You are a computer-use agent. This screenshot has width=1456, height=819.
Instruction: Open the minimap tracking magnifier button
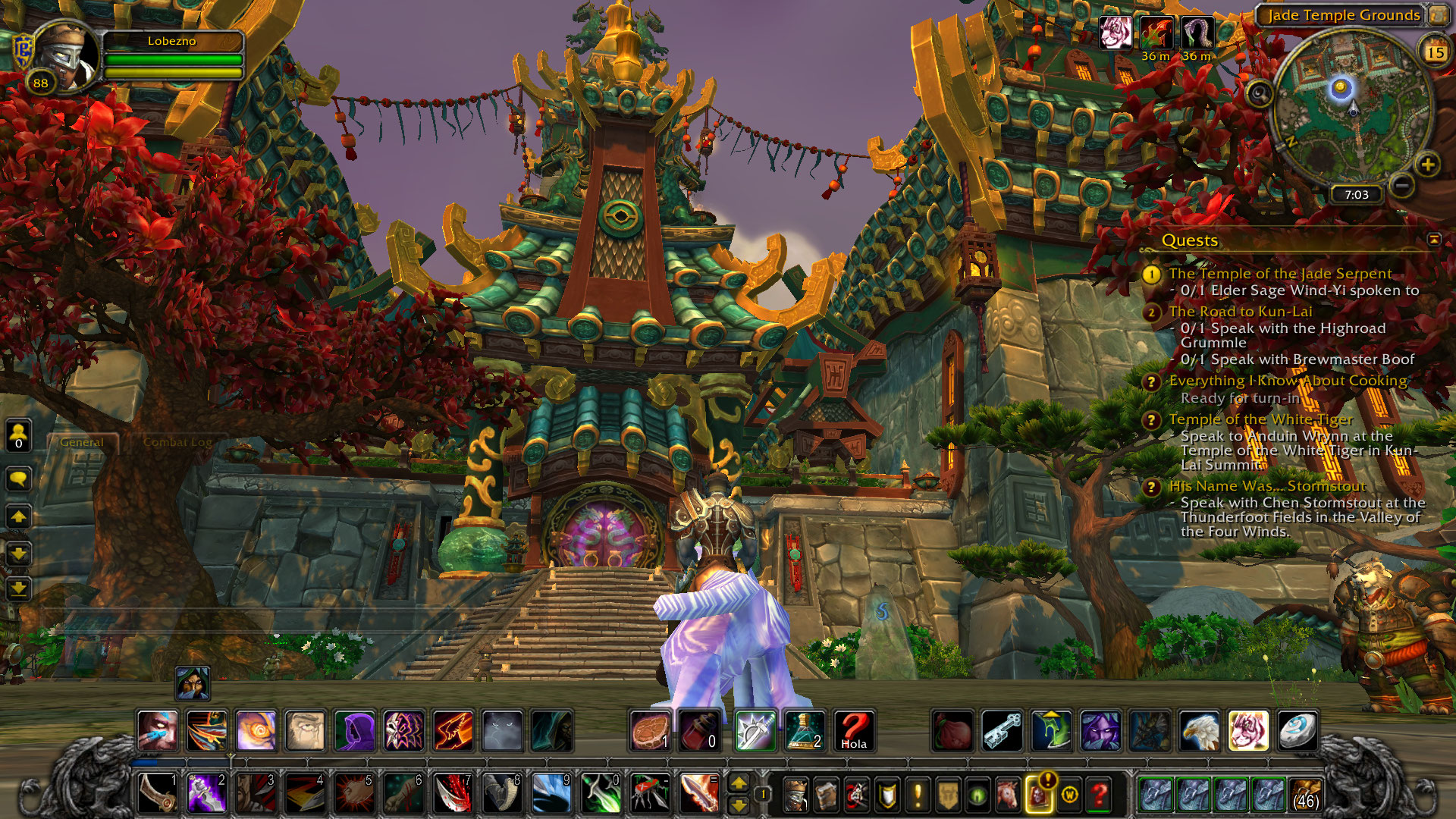point(1260,94)
